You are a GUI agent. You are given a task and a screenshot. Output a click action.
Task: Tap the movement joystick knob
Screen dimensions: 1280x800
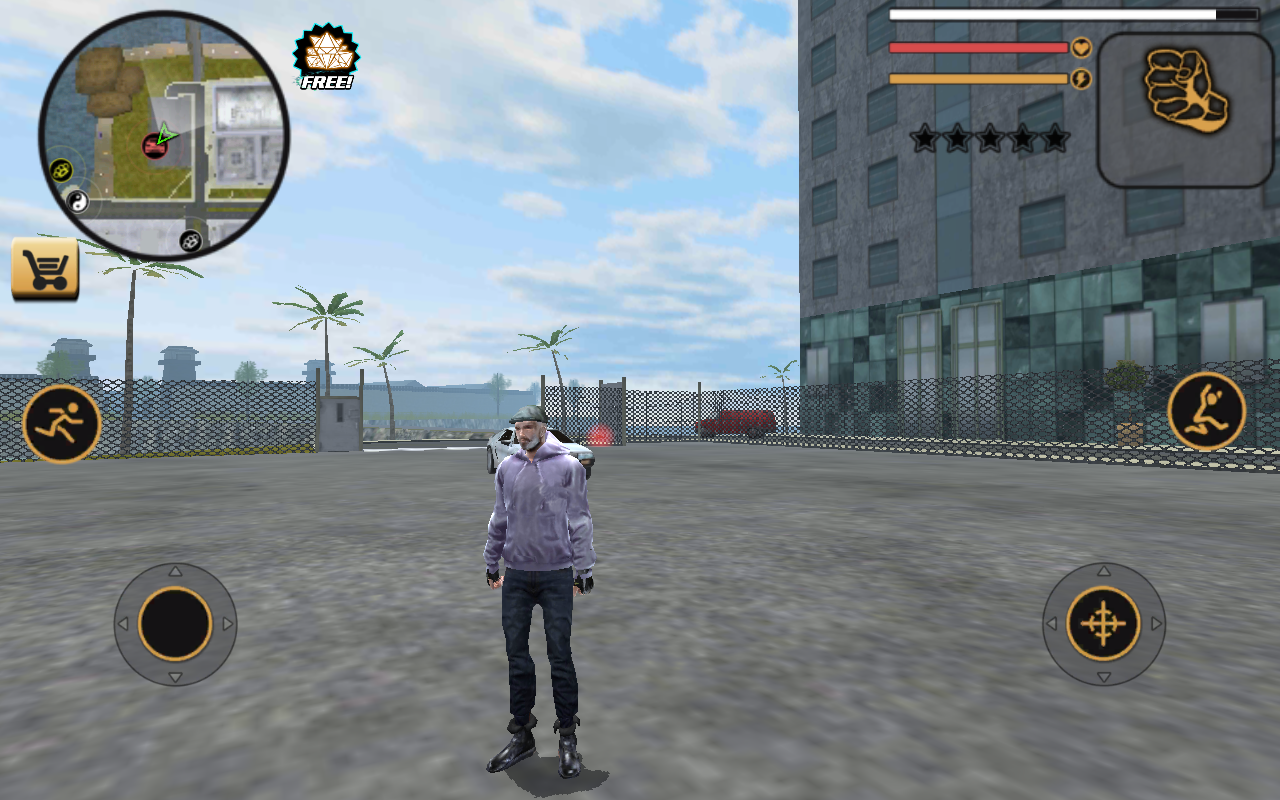click(x=177, y=623)
